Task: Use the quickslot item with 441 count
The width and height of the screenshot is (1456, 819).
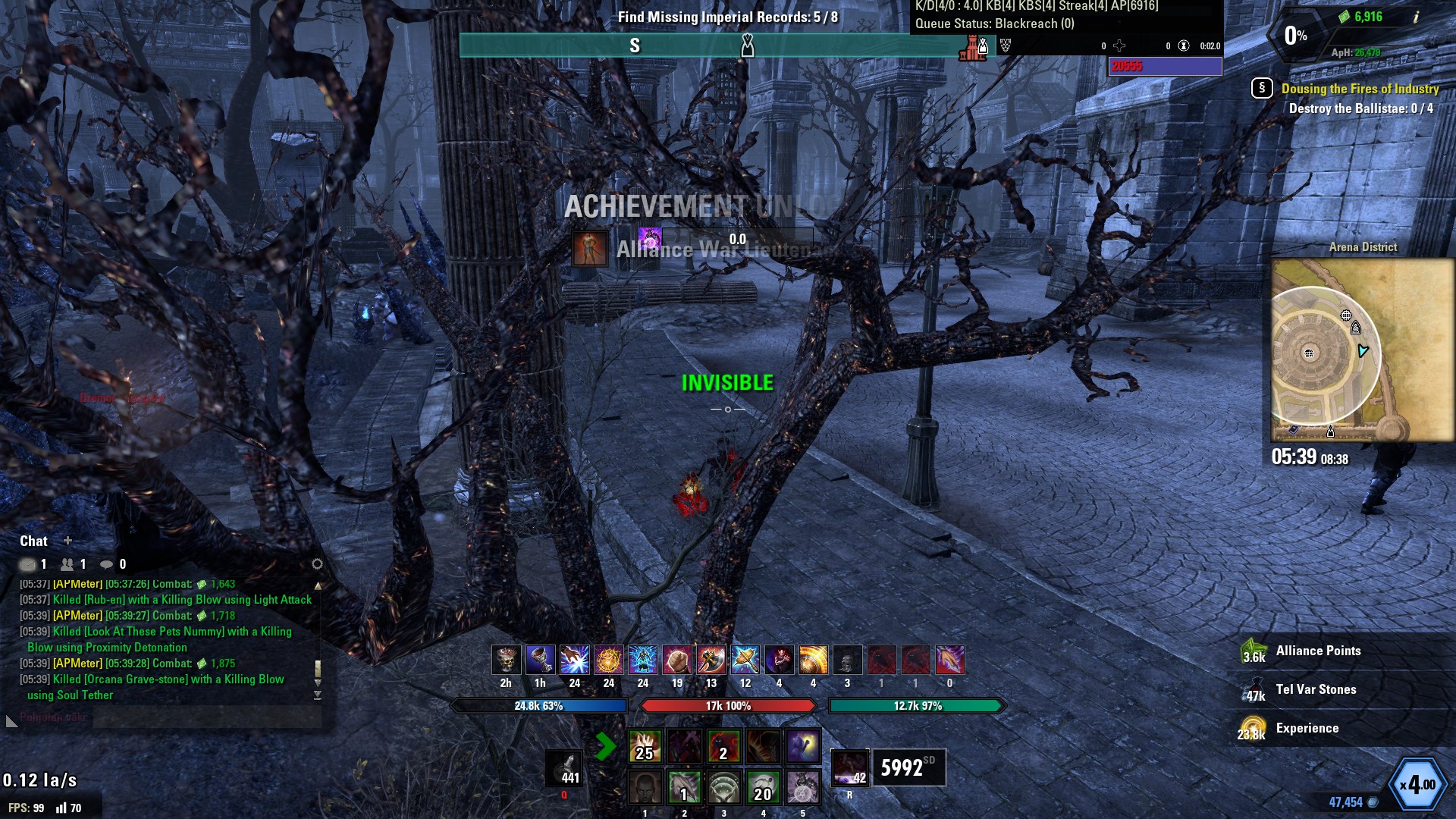Action: pos(564,767)
